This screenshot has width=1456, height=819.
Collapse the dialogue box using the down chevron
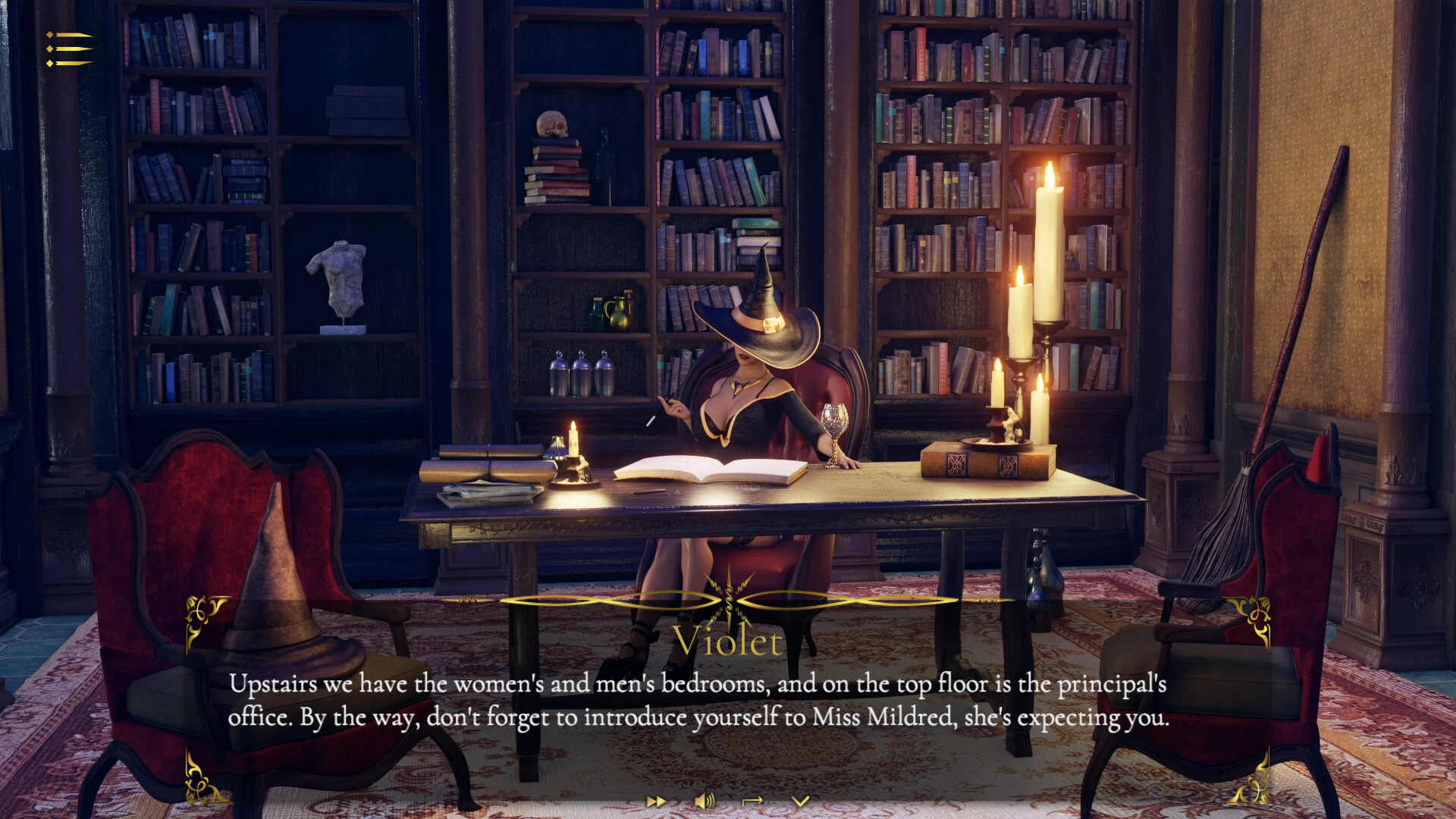coord(802,801)
